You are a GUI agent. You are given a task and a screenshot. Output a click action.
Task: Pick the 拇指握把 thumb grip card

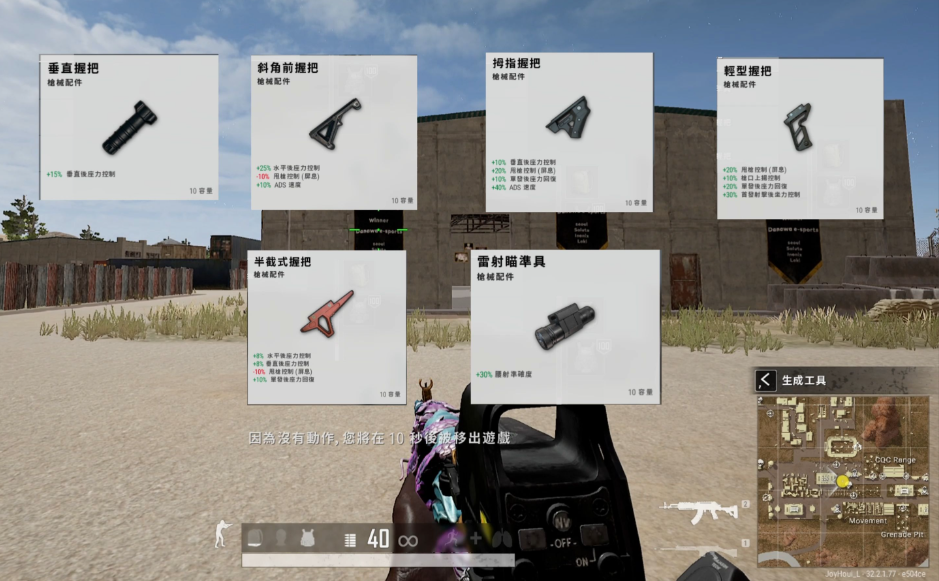tap(569, 132)
